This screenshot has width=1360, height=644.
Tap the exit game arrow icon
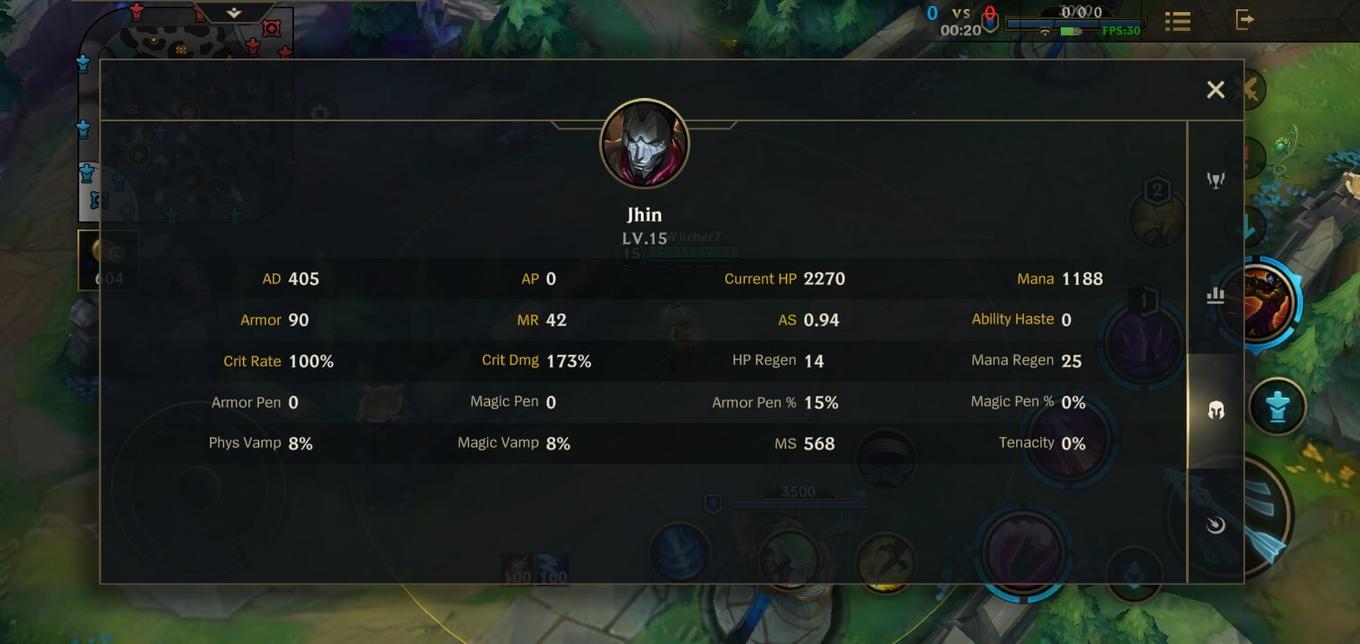[1245, 19]
